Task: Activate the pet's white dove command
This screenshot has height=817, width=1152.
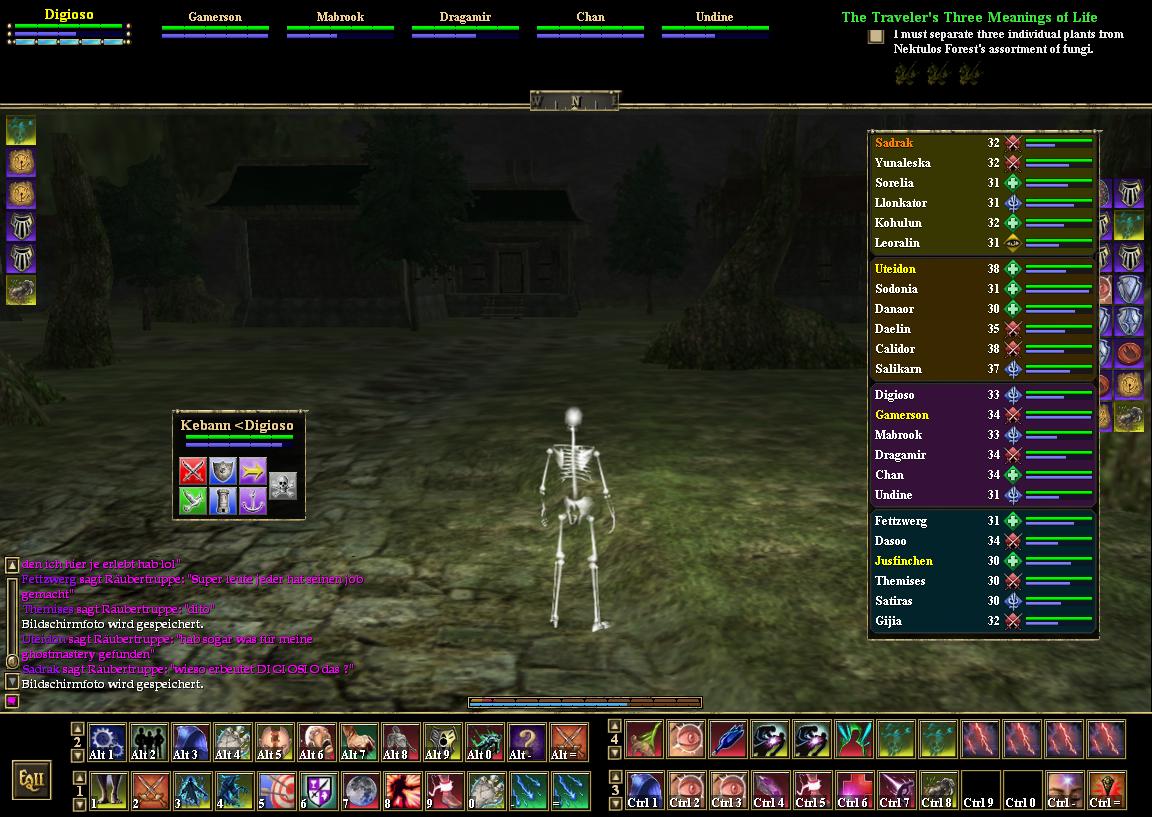Action: pos(193,500)
